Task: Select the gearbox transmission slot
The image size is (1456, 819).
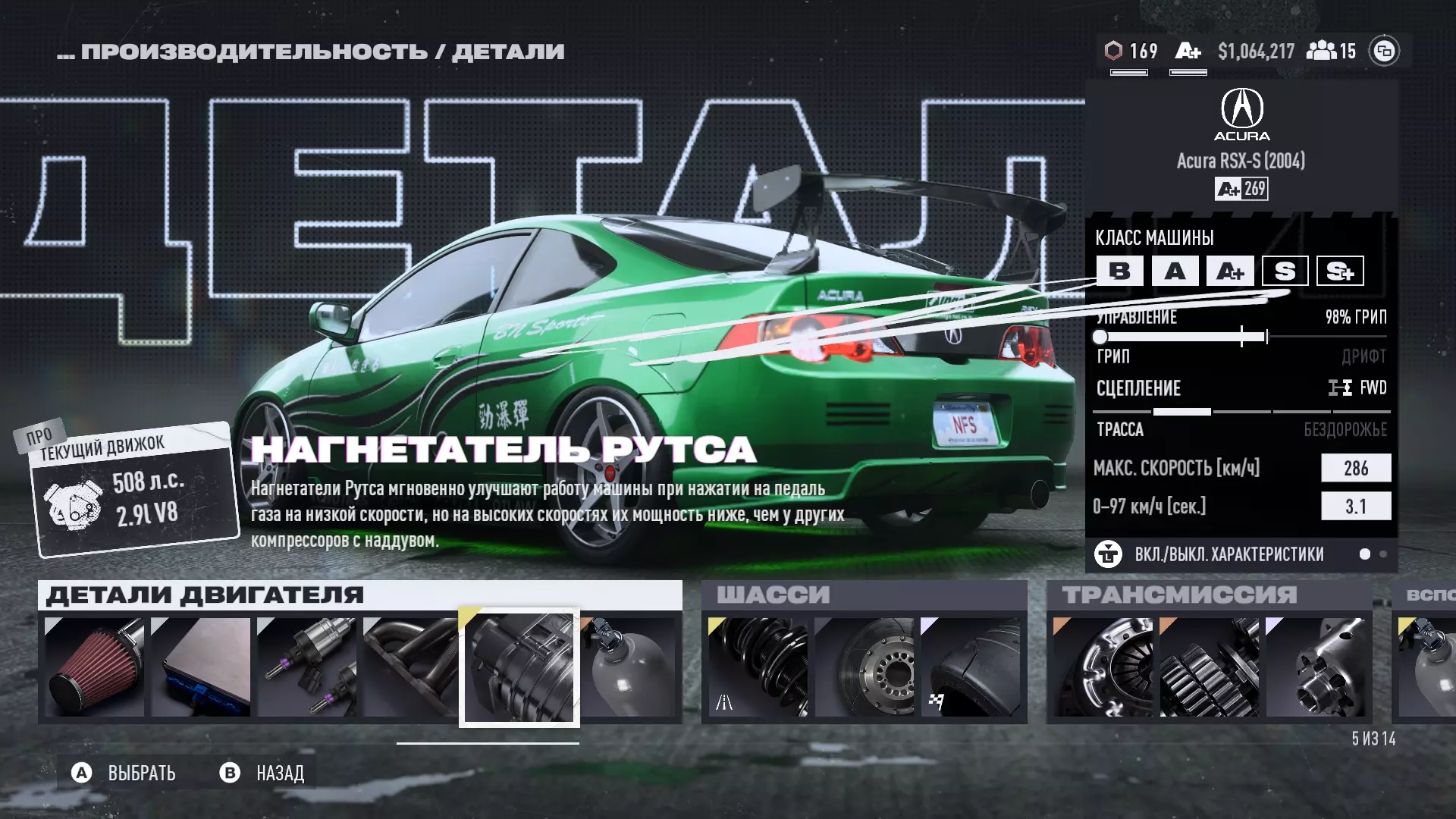Action: tap(1209, 667)
